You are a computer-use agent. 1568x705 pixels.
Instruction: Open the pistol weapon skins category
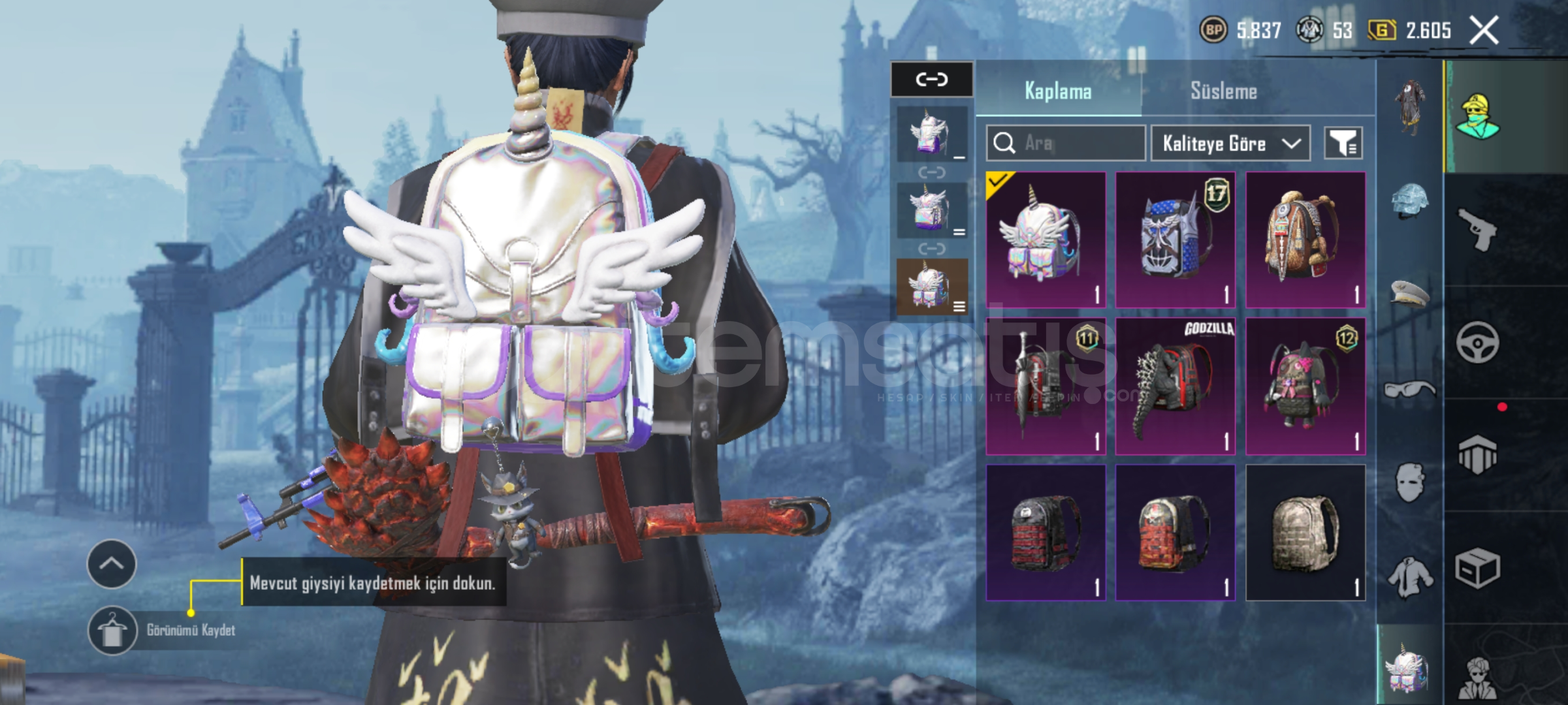point(1477,228)
